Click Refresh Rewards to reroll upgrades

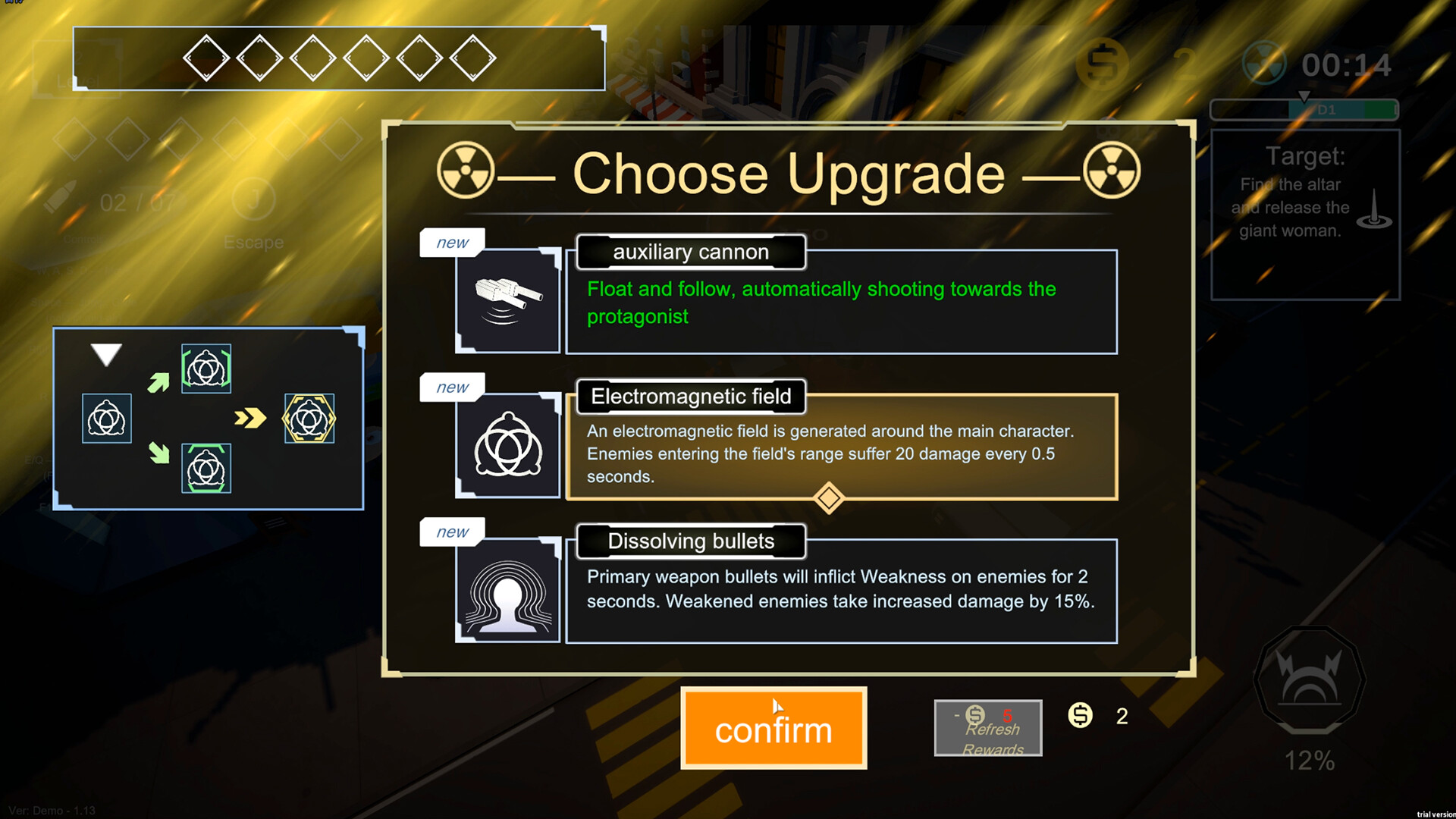987,728
